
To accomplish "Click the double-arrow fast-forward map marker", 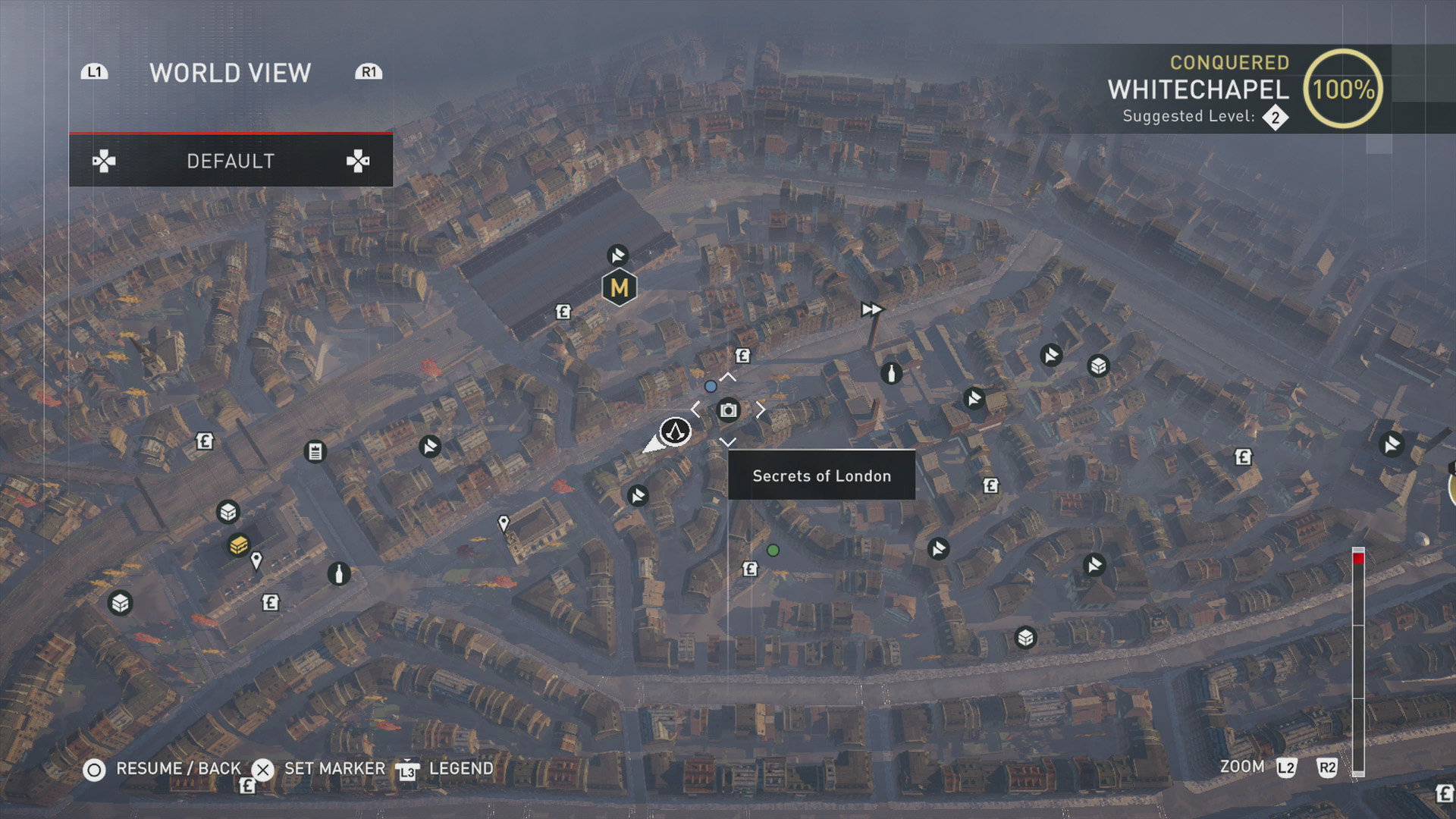I will [871, 309].
